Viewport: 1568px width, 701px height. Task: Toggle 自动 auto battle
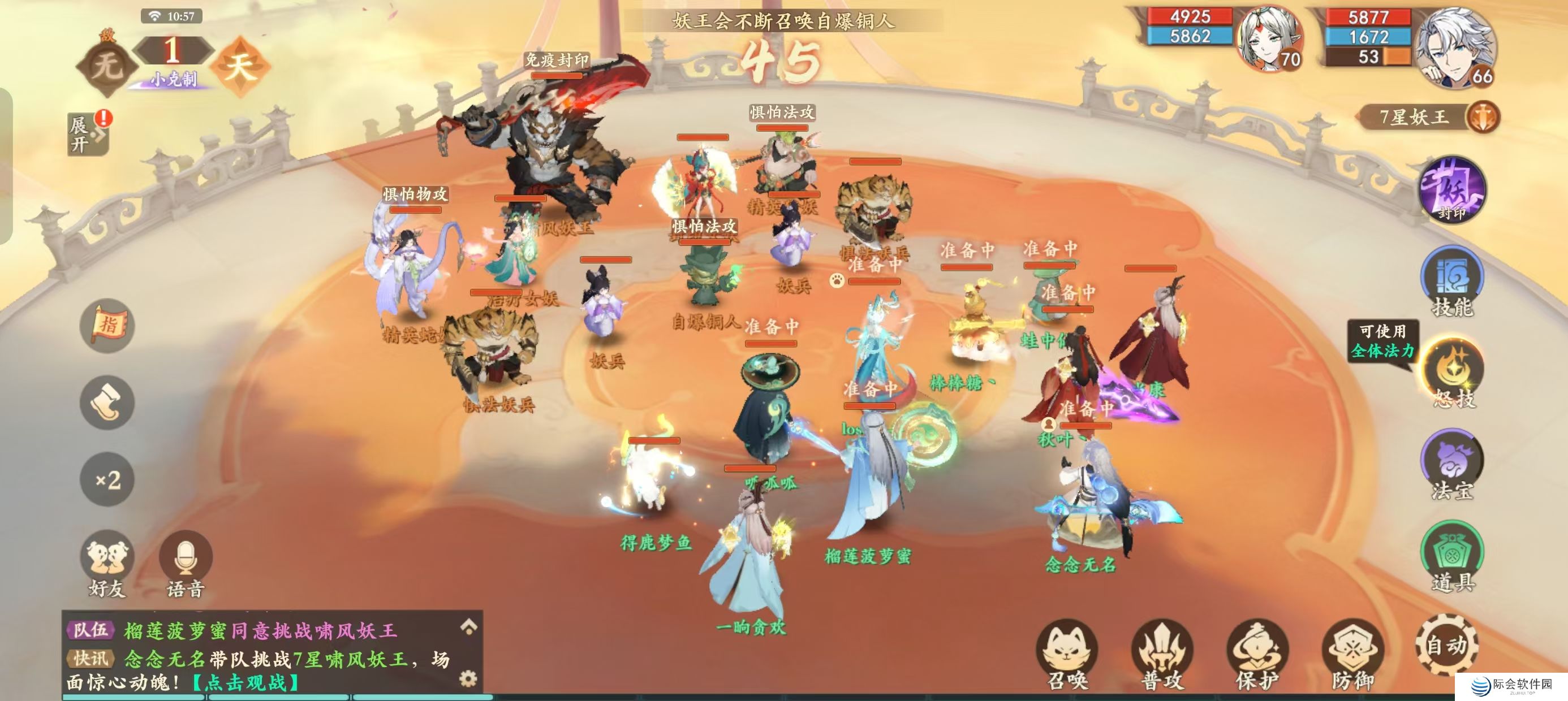click(1446, 645)
